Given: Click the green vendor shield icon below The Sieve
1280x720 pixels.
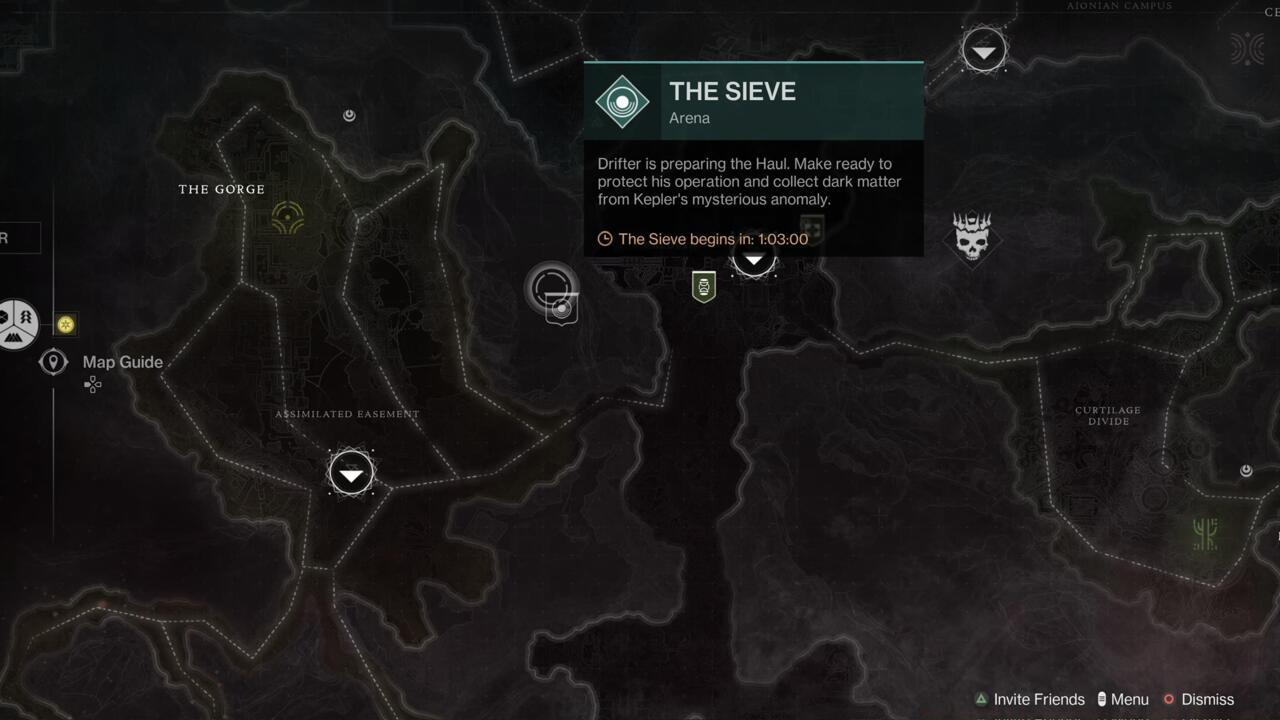Looking at the screenshot, I should click(704, 287).
